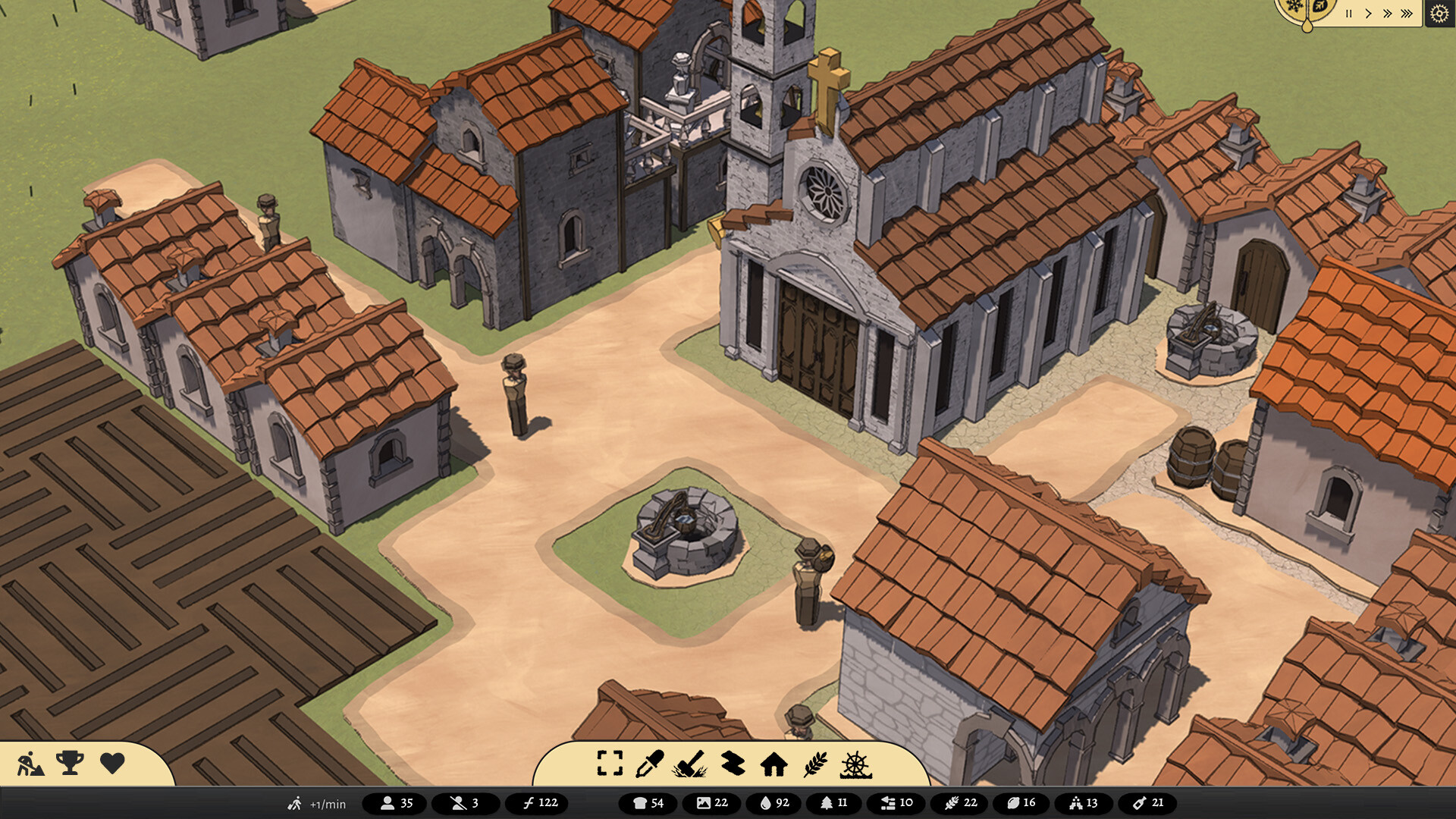Pause the game simulation
Viewport: 1456px width, 819px height.
1348,13
